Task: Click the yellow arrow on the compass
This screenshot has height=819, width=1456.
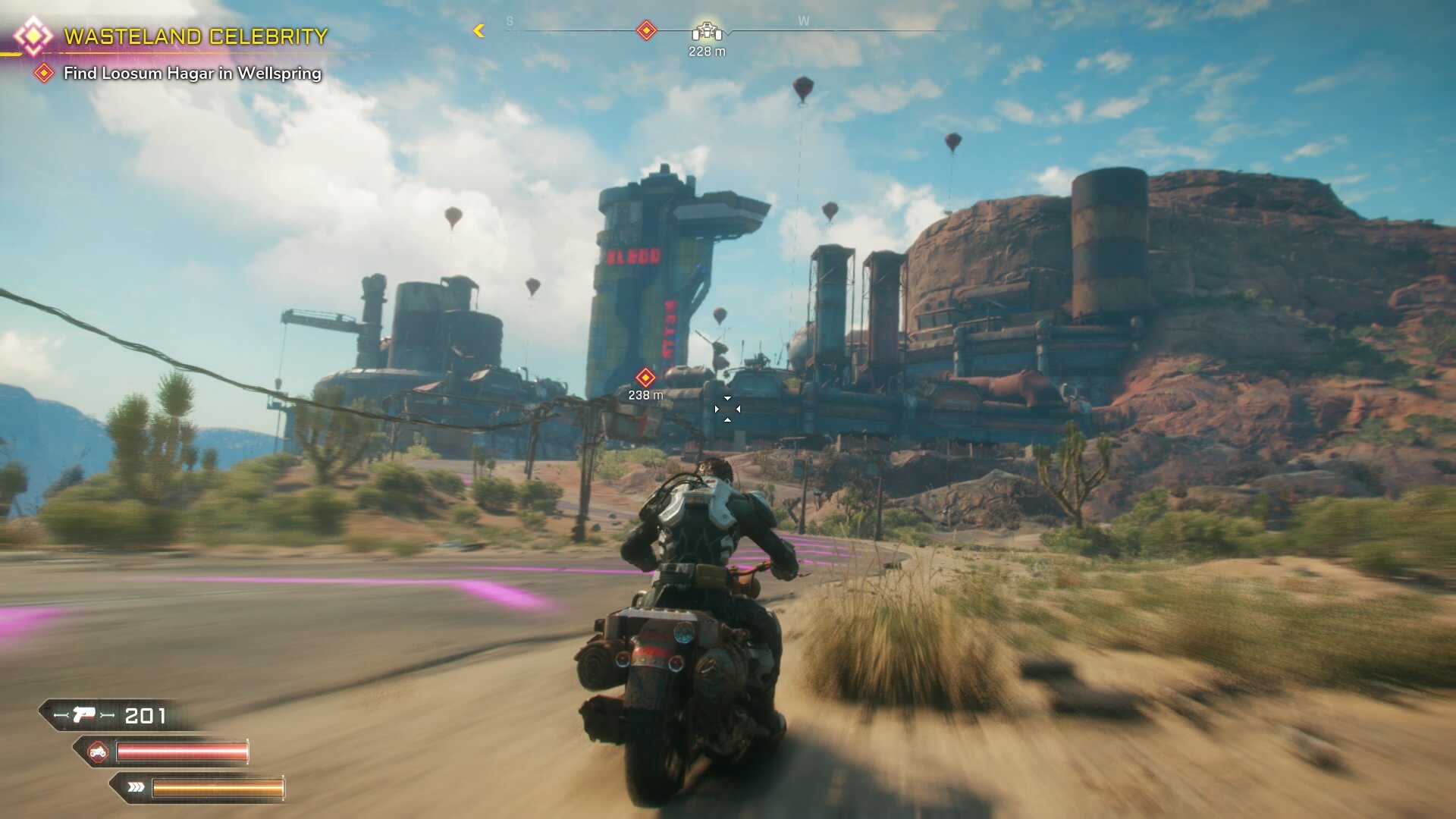Action: pos(479,31)
